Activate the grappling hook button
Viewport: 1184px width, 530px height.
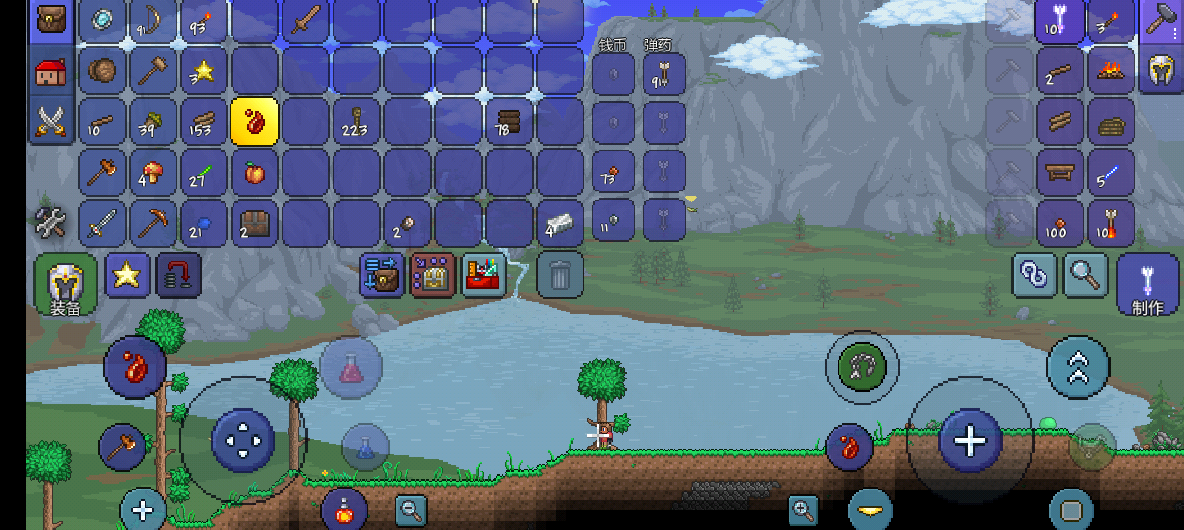(854, 367)
